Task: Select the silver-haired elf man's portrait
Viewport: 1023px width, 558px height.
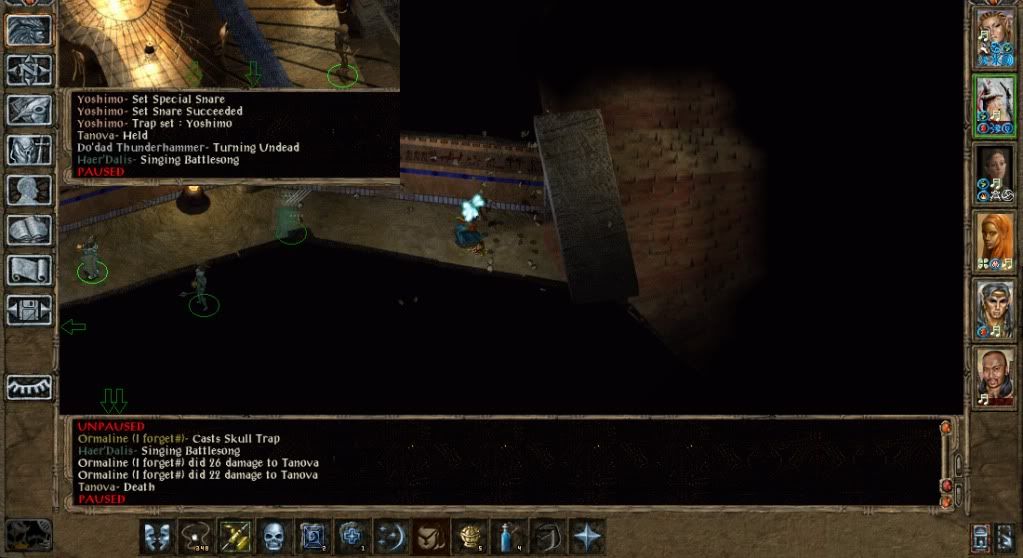Action: (994, 308)
